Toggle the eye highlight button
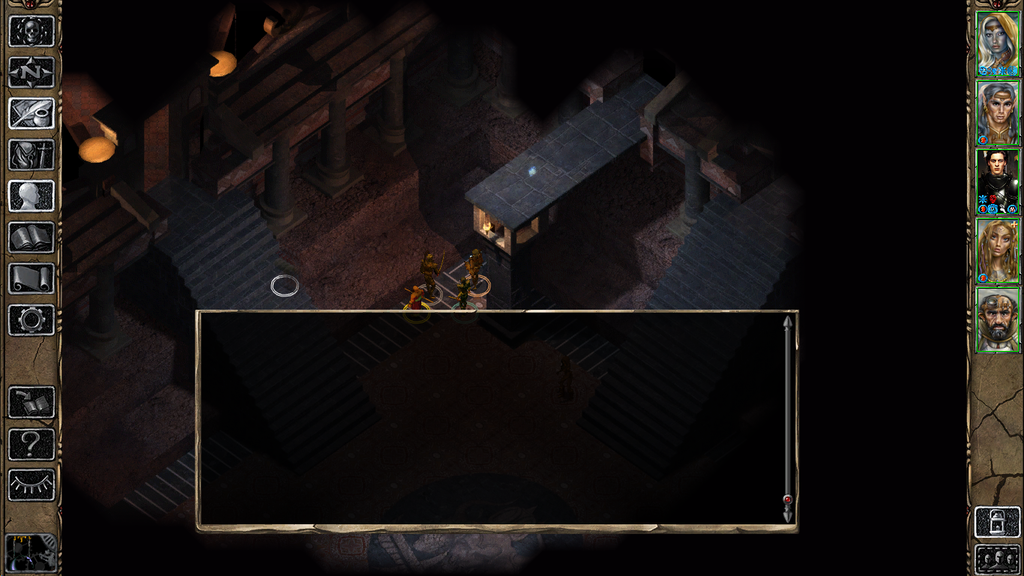Image resolution: width=1024 pixels, height=576 pixels. (x=31, y=484)
